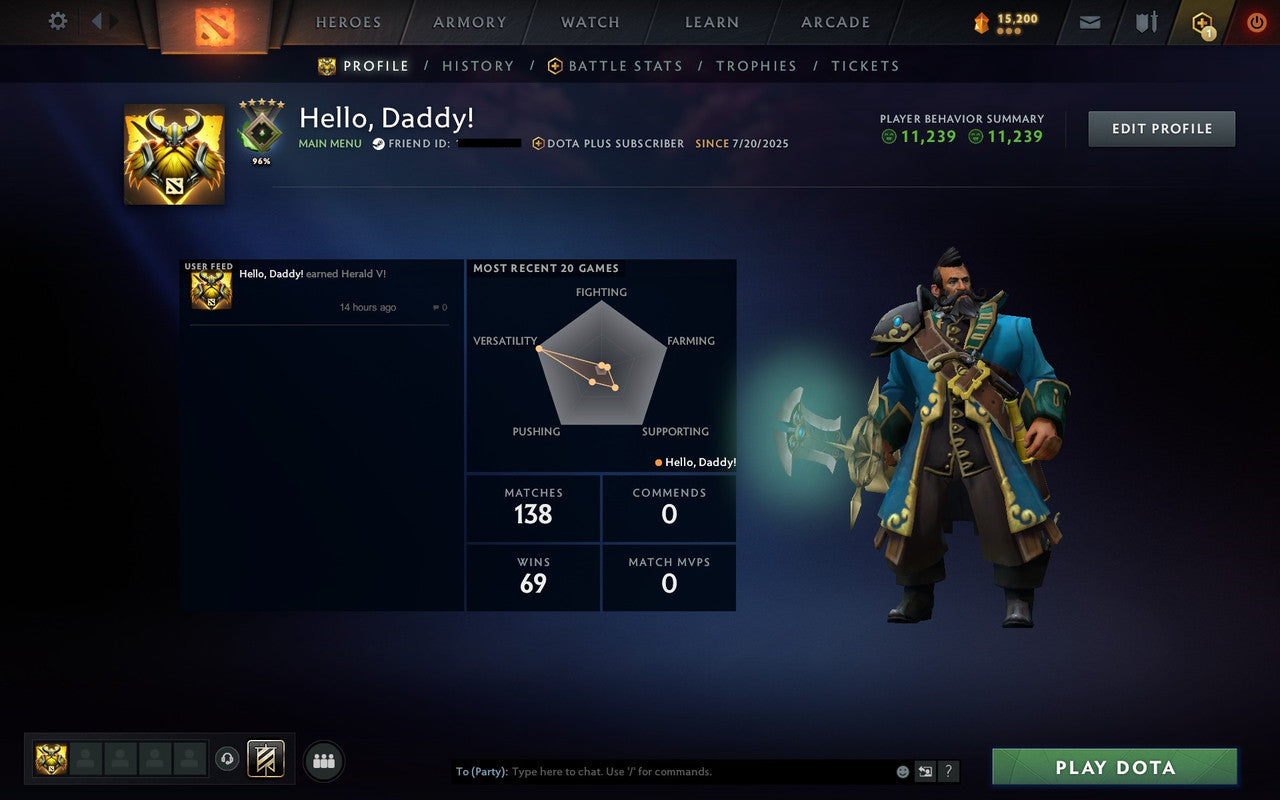Open the BATTLE STATS tab

624,65
